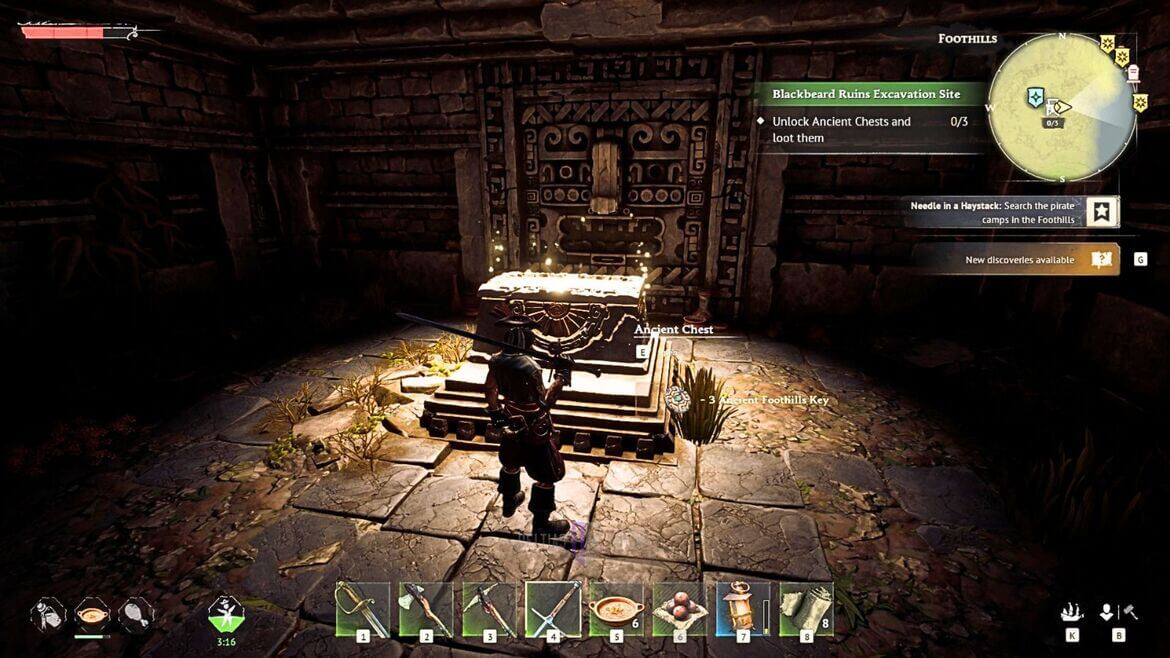1170x658 pixels.
Task: Check the green rested buff icon
Action: coord(226,612)
